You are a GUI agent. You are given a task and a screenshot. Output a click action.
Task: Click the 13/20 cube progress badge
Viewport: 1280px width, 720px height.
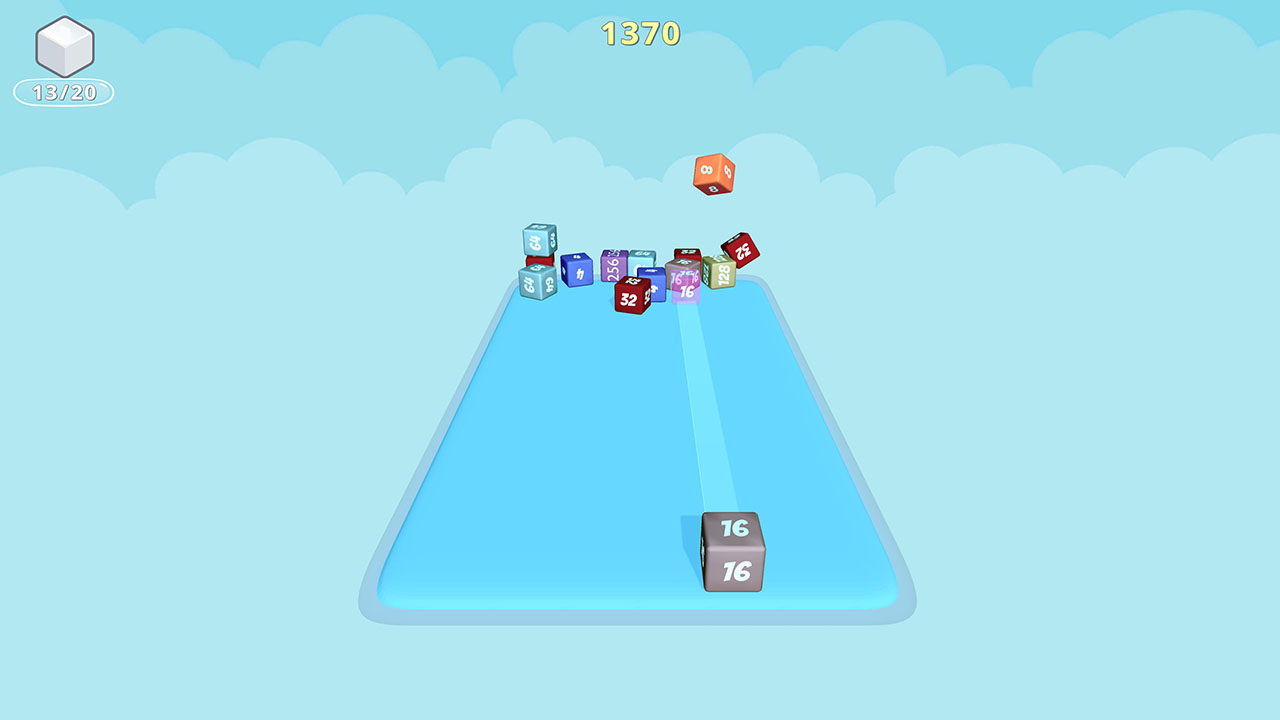pyautogui.click(x=62, y=91)
